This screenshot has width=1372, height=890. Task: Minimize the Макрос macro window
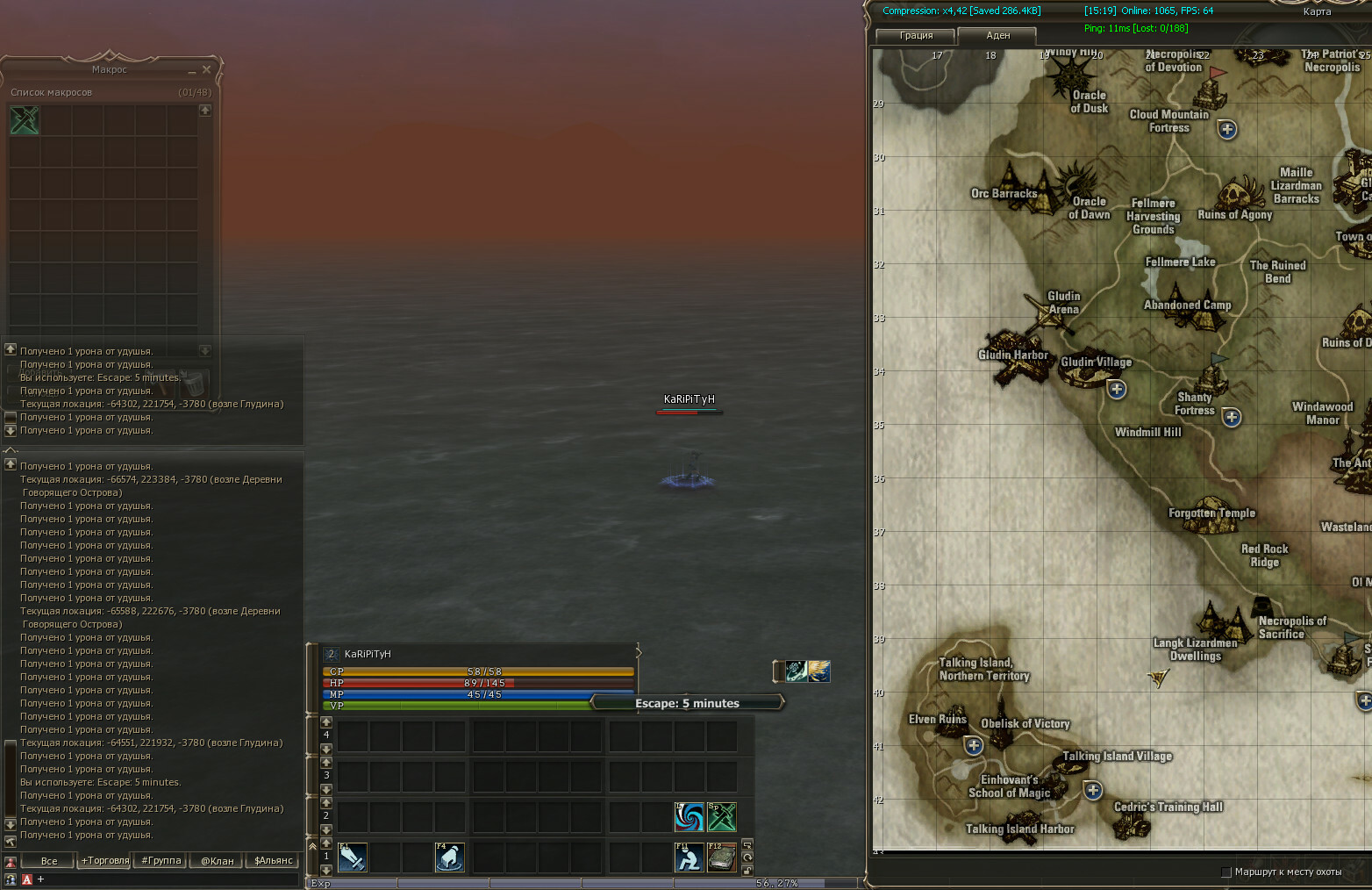192,70
